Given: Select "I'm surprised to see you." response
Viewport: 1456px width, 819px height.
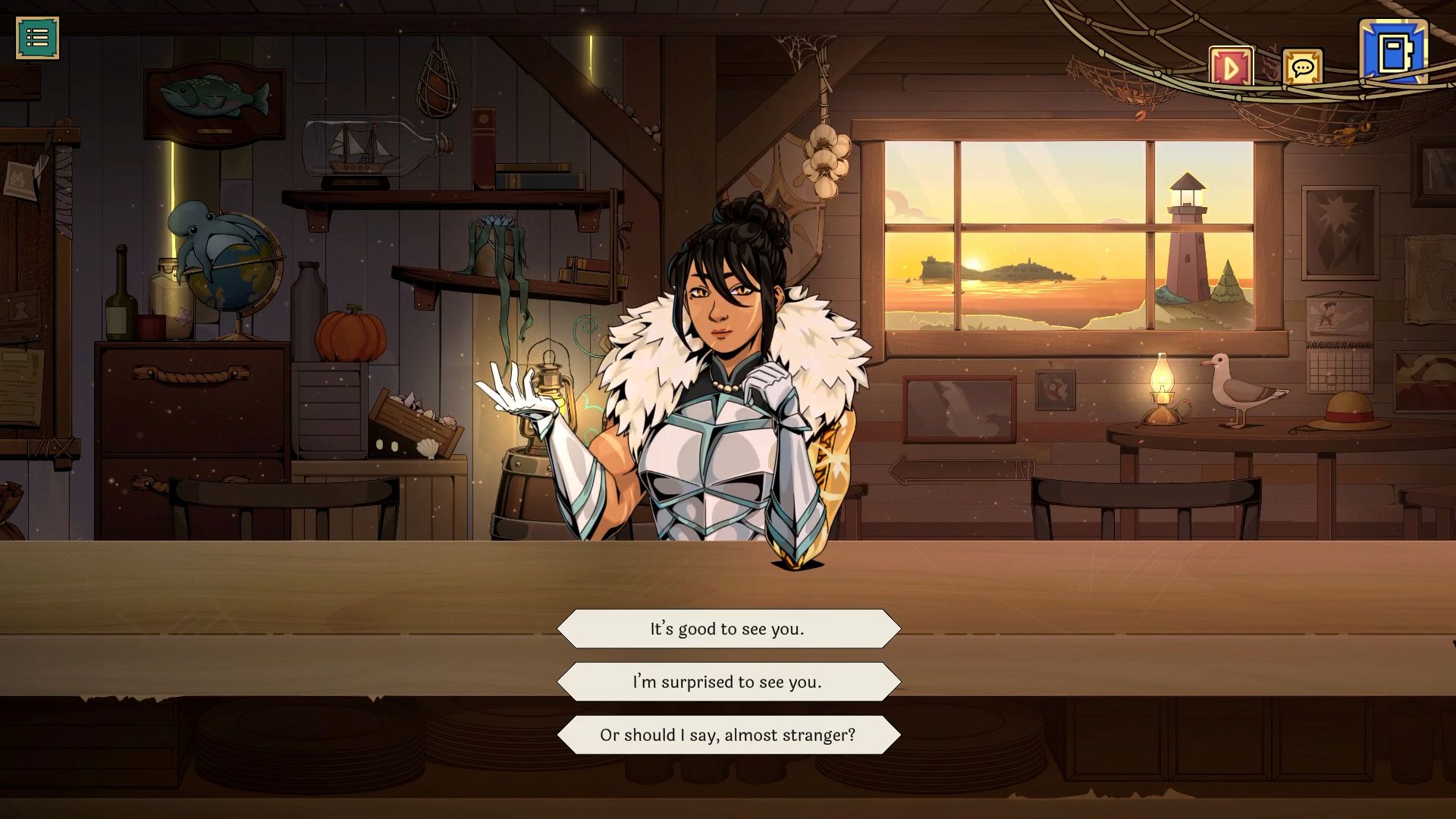Looking at the screenshot, I should [x=728, y=682].
